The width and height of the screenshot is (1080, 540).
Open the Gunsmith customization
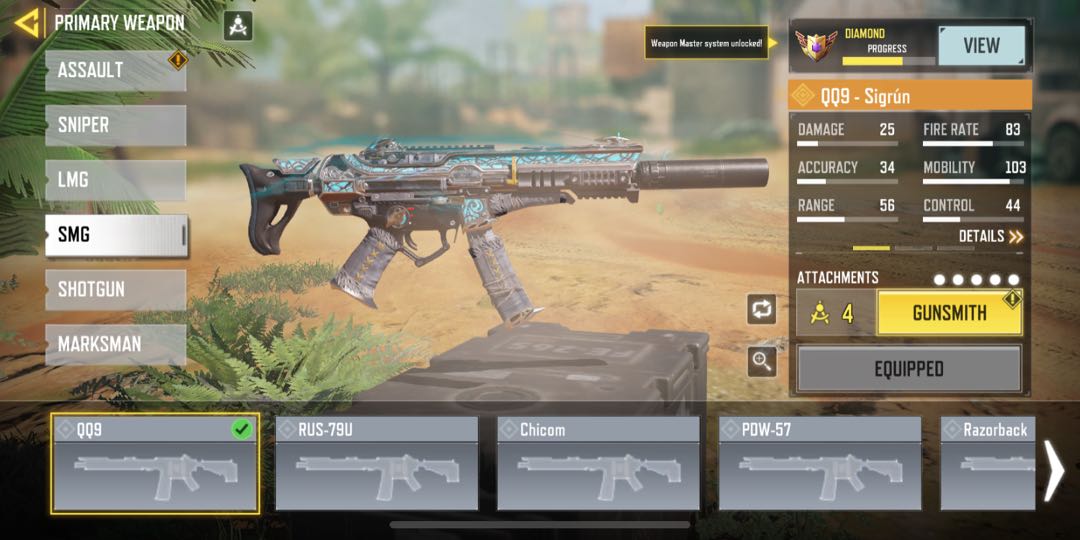[x=949, y=313]
